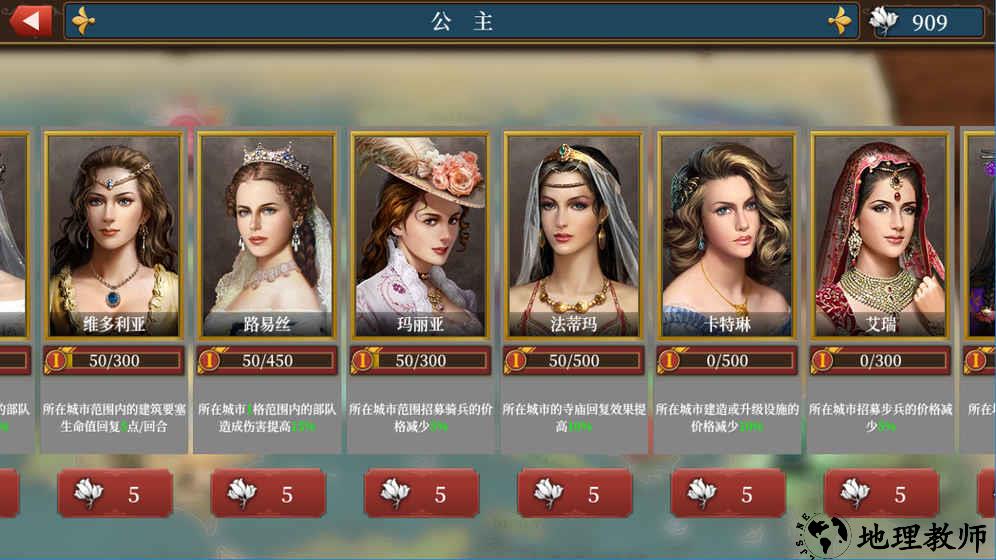Choose the 路易丝 princess card
996x560 pixels.
pyautogui.click(x=268, y=235)
